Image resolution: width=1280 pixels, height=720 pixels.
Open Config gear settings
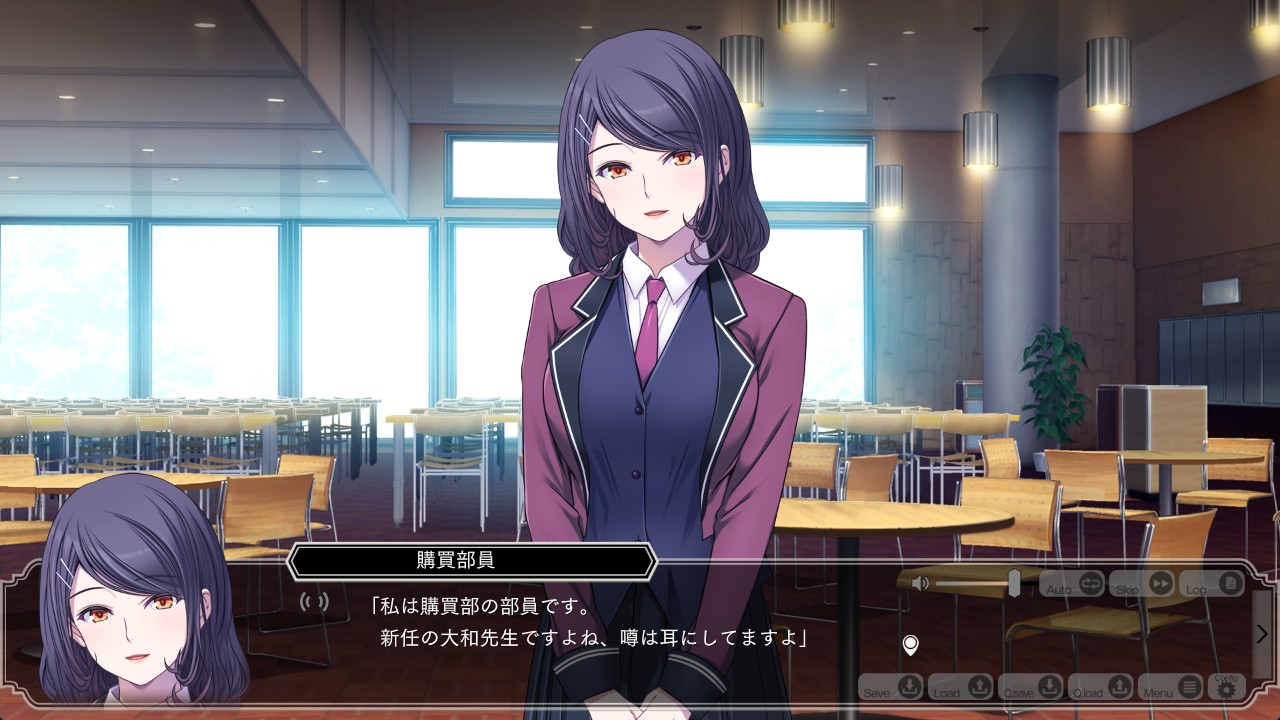coord(1225,686)
